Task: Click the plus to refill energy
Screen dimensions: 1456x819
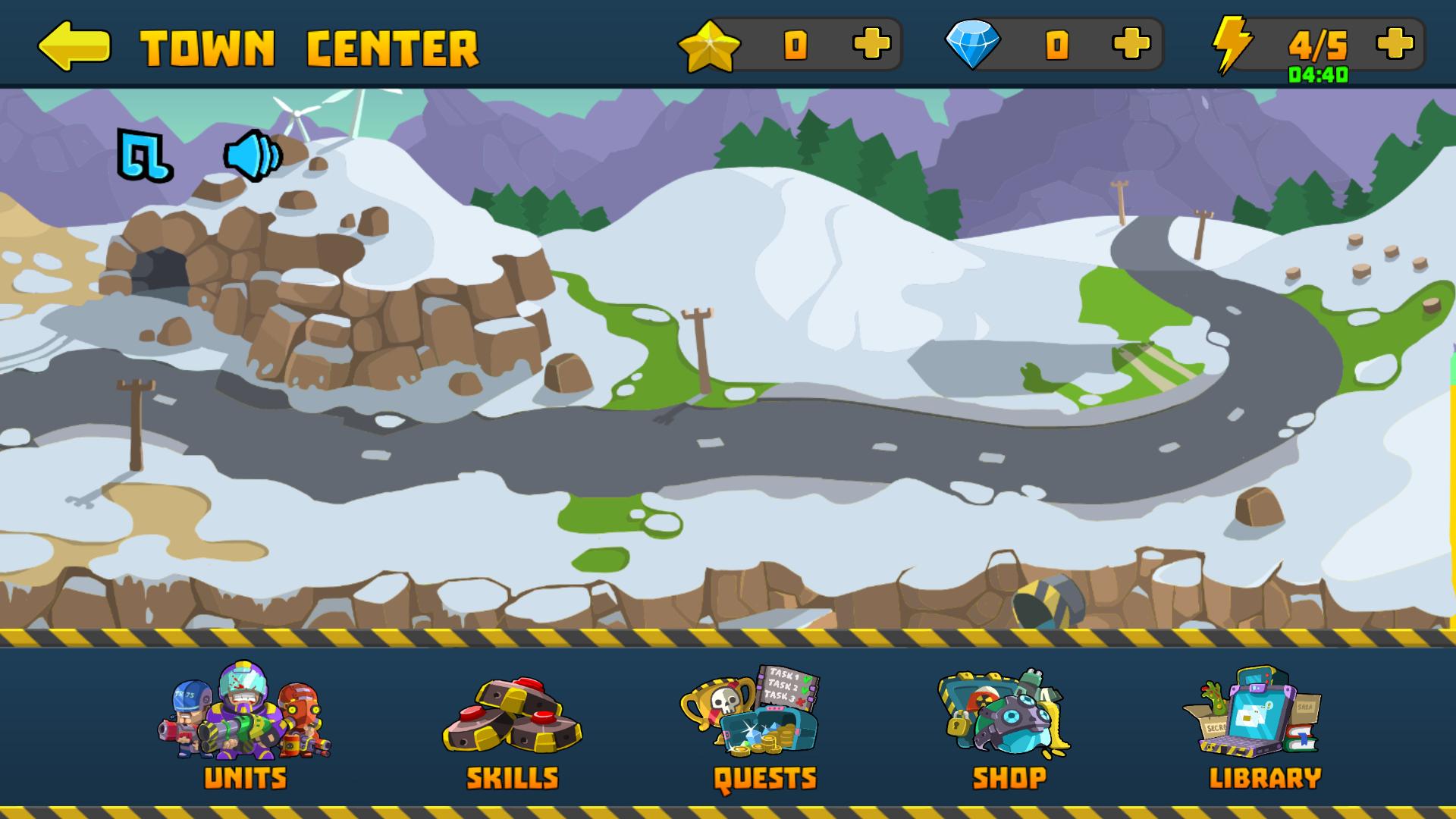Action: coord(1394,45)
